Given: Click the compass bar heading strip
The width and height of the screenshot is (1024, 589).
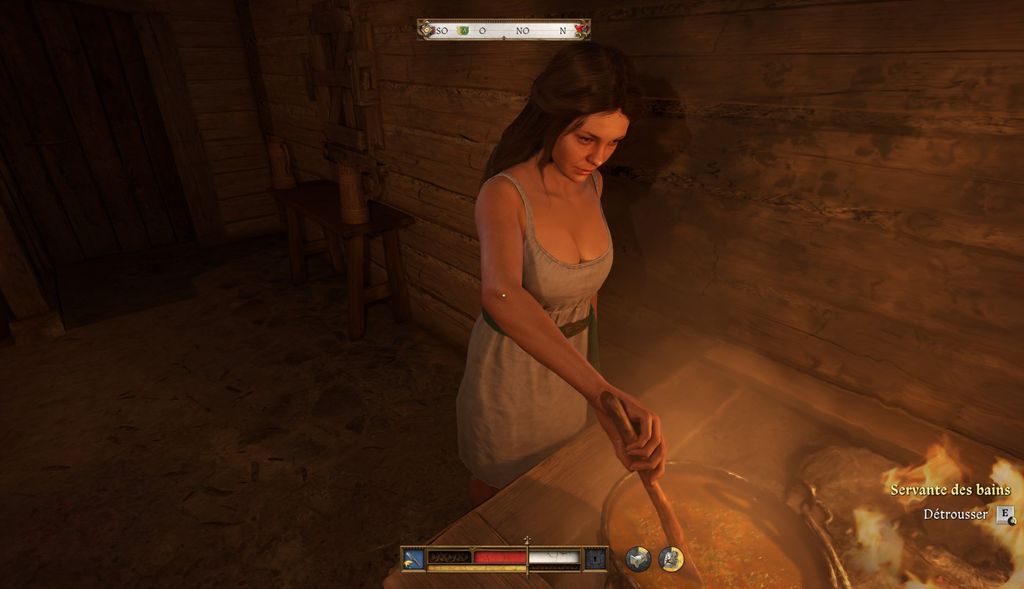Looking at the screenshot, I should (503, 30).
